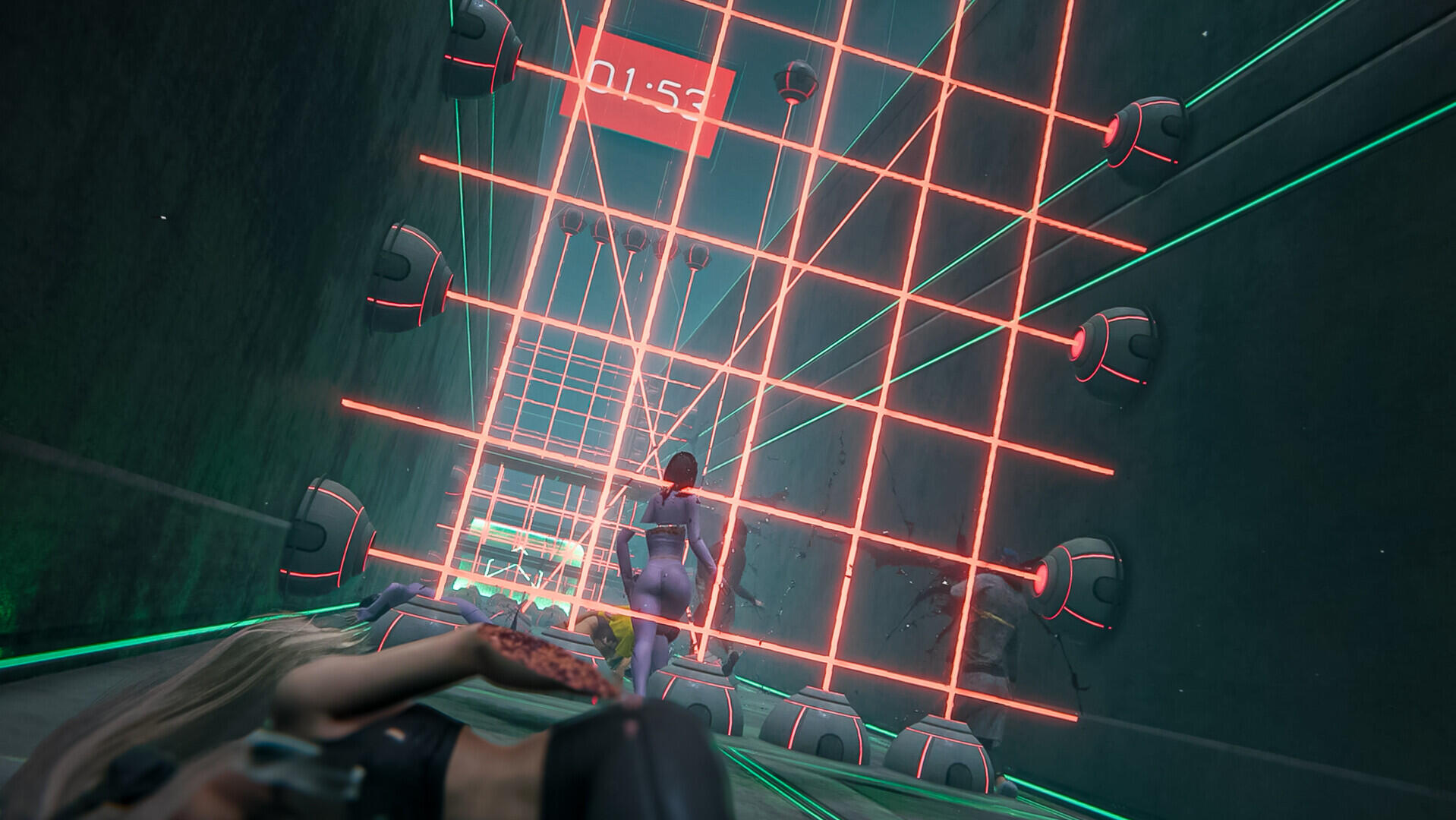Click the small round emitter hanging near the ceiling
This screenshot has width=1456, height=820.
click(795, 80)
